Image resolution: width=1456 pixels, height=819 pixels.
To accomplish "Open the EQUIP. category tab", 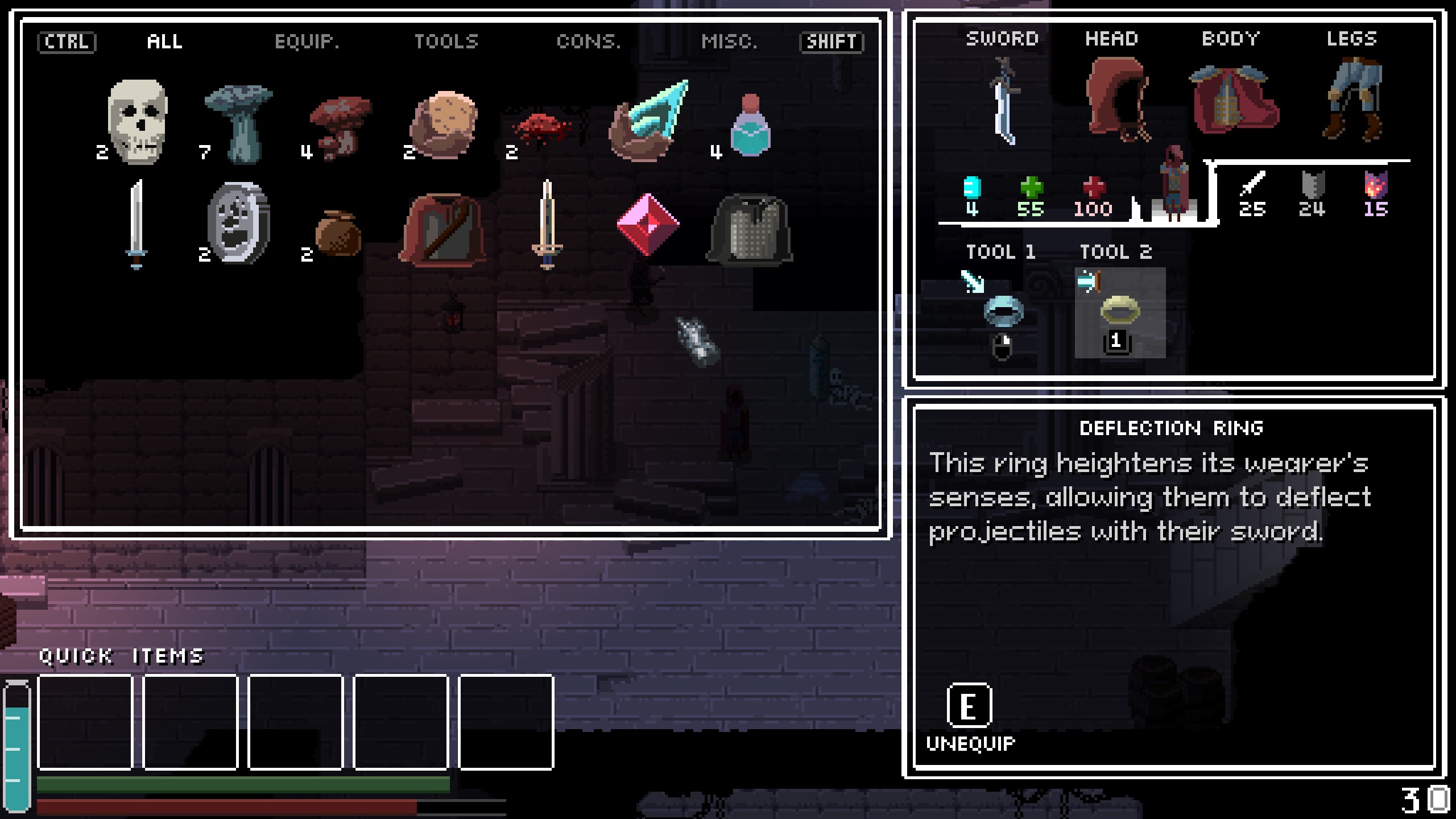I will (x=307, y=42).
